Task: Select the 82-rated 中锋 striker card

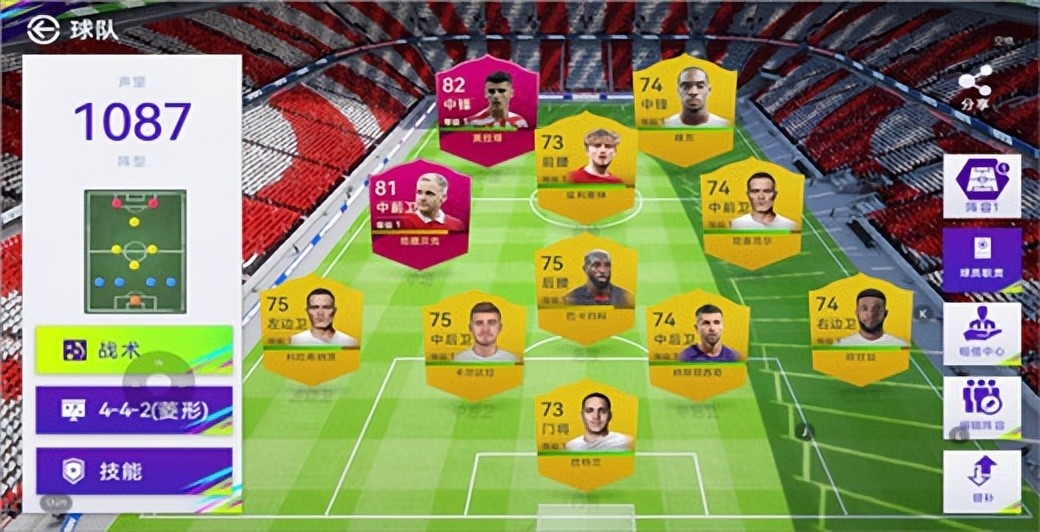Action: [x=487, y=109]
